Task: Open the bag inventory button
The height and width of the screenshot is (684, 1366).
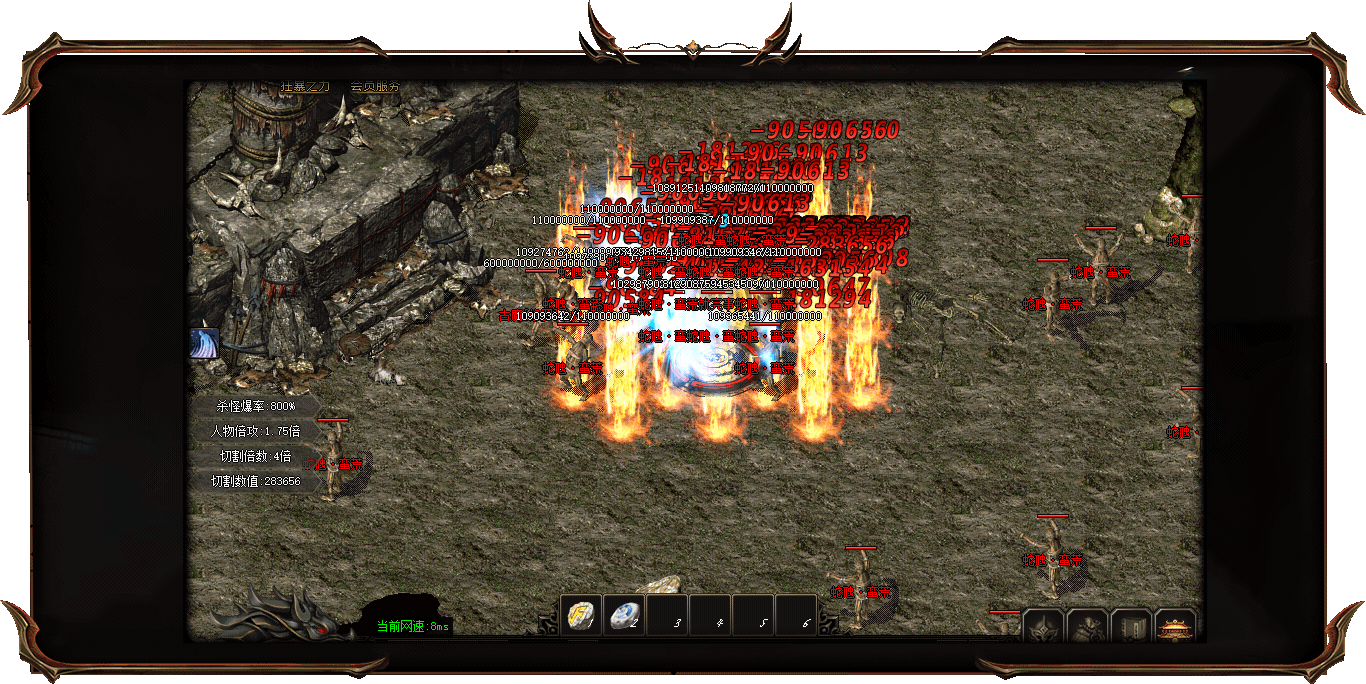Action: (1087, 627)
